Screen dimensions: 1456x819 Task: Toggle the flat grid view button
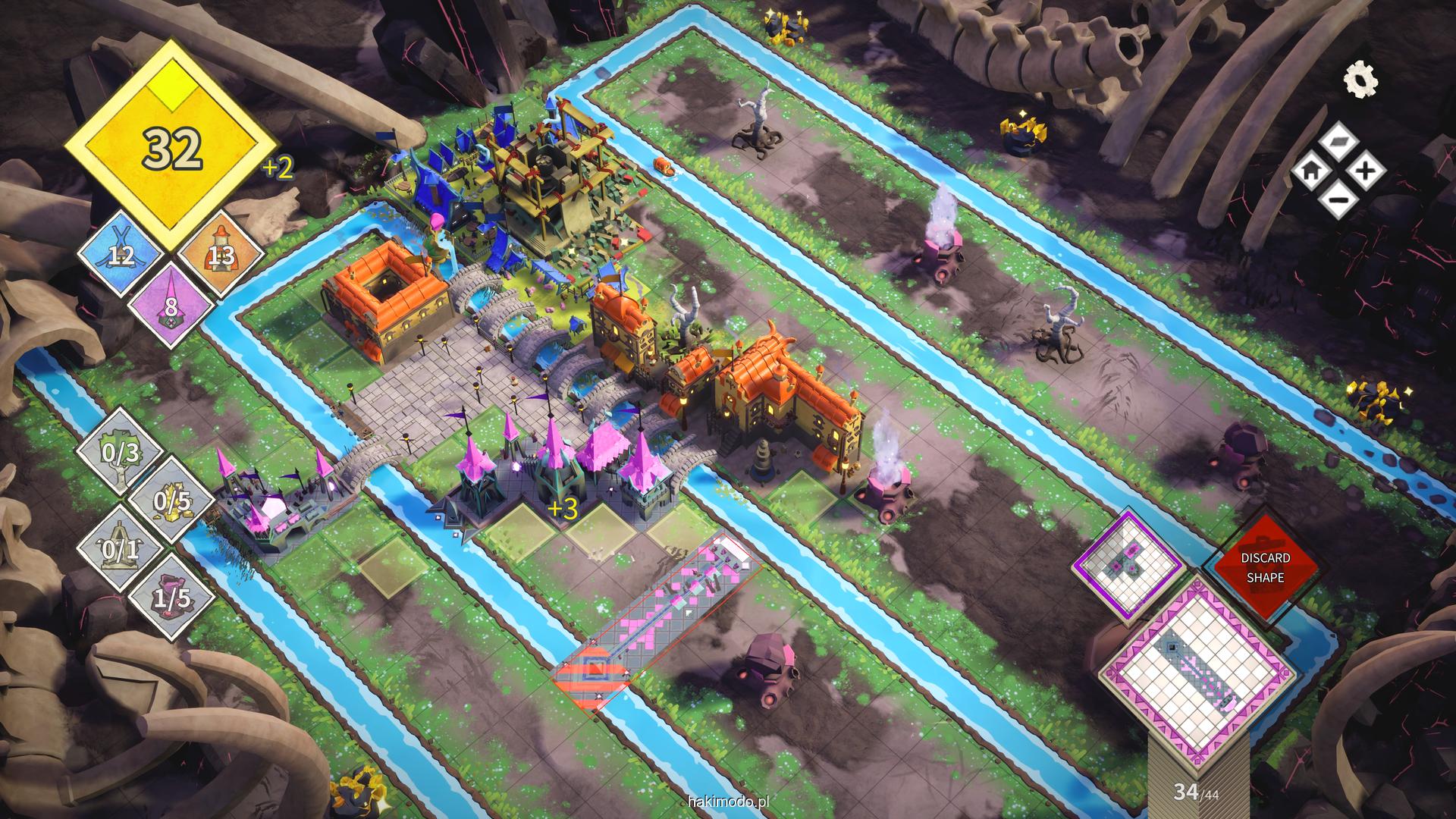pyautogui.click(x=1339, y=142)
